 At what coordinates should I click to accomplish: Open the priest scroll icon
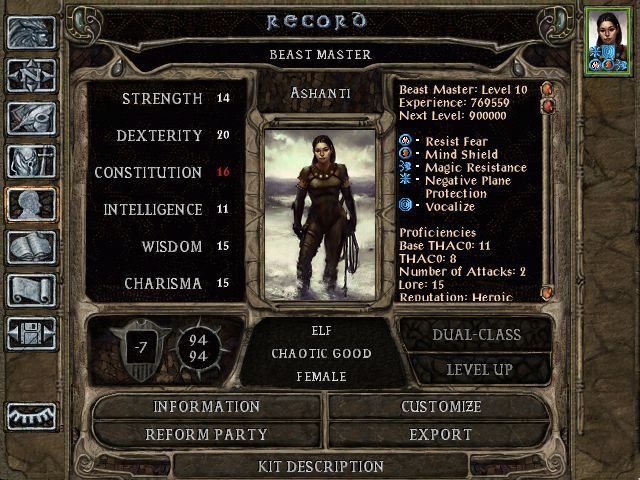click(x=30, y=290)
